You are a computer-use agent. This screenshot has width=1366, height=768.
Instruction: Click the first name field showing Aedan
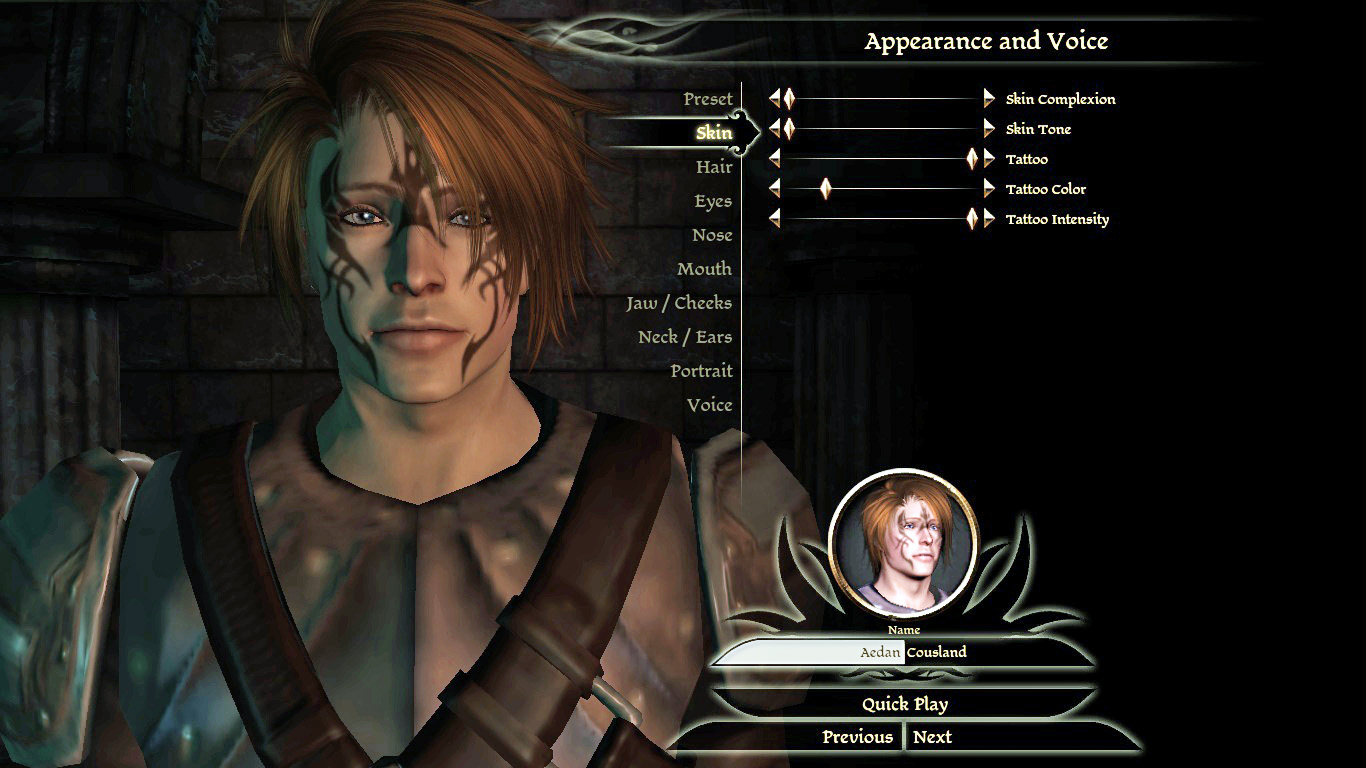pos(810,652)
